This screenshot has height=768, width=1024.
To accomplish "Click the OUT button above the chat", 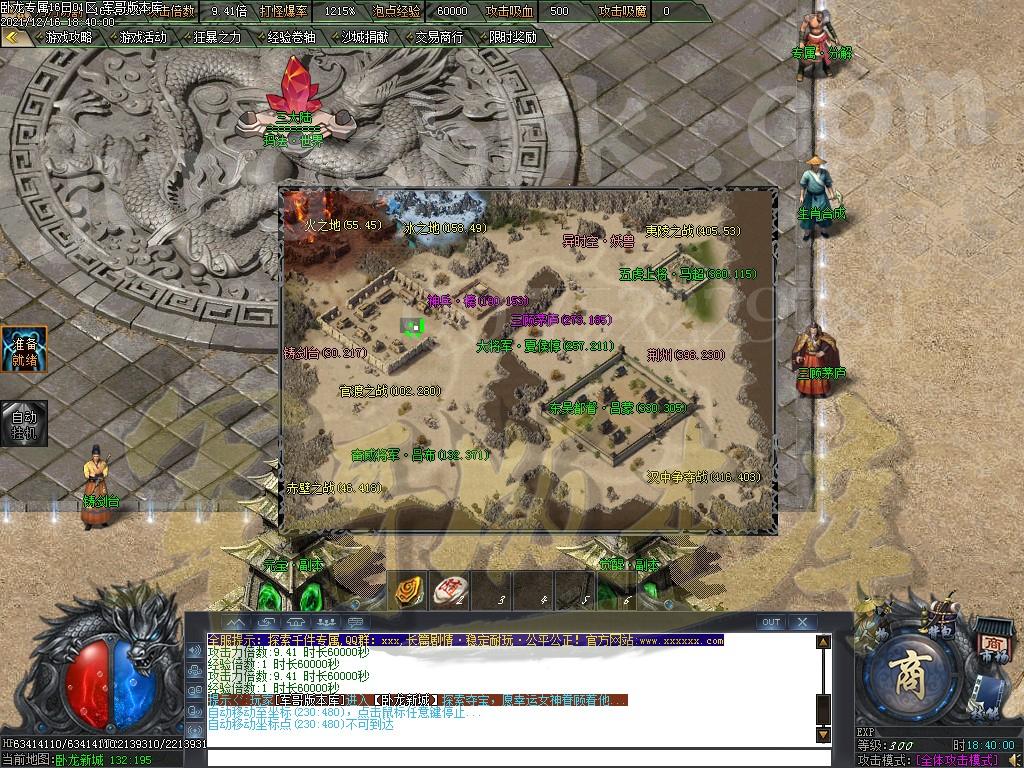I will (771, 622).
